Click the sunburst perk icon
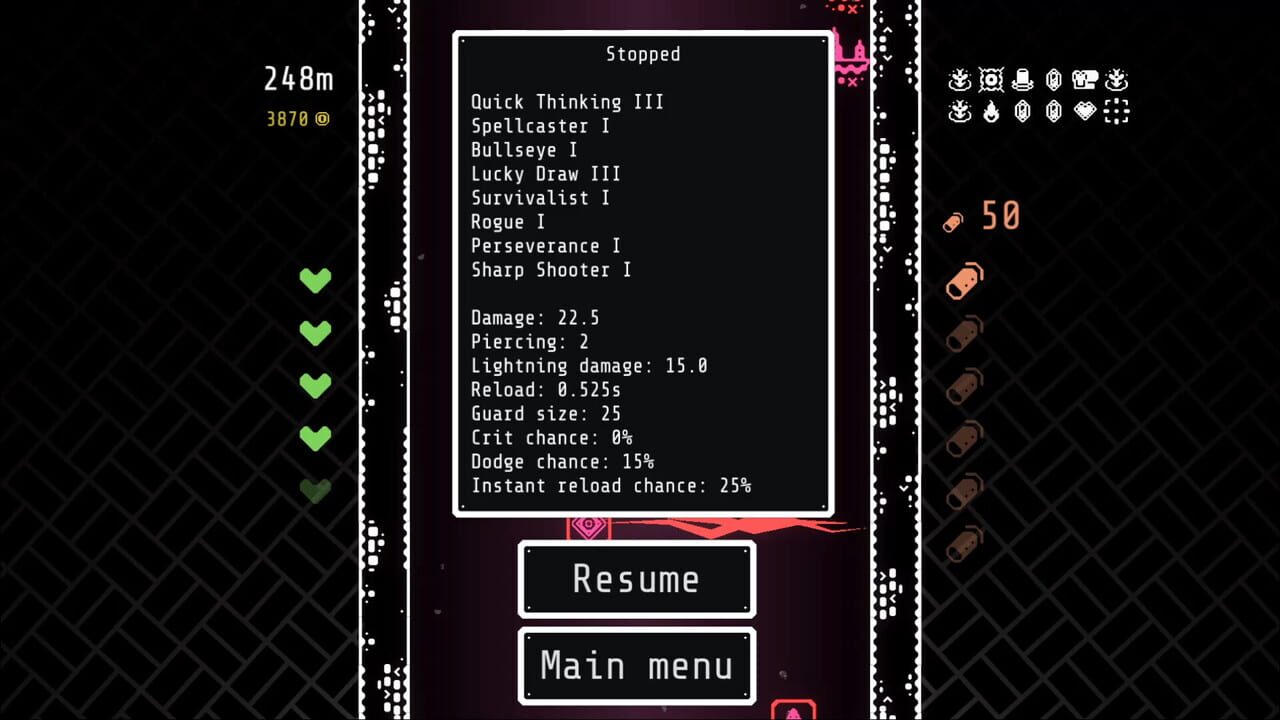The image size is (1280, 720). 991,80
